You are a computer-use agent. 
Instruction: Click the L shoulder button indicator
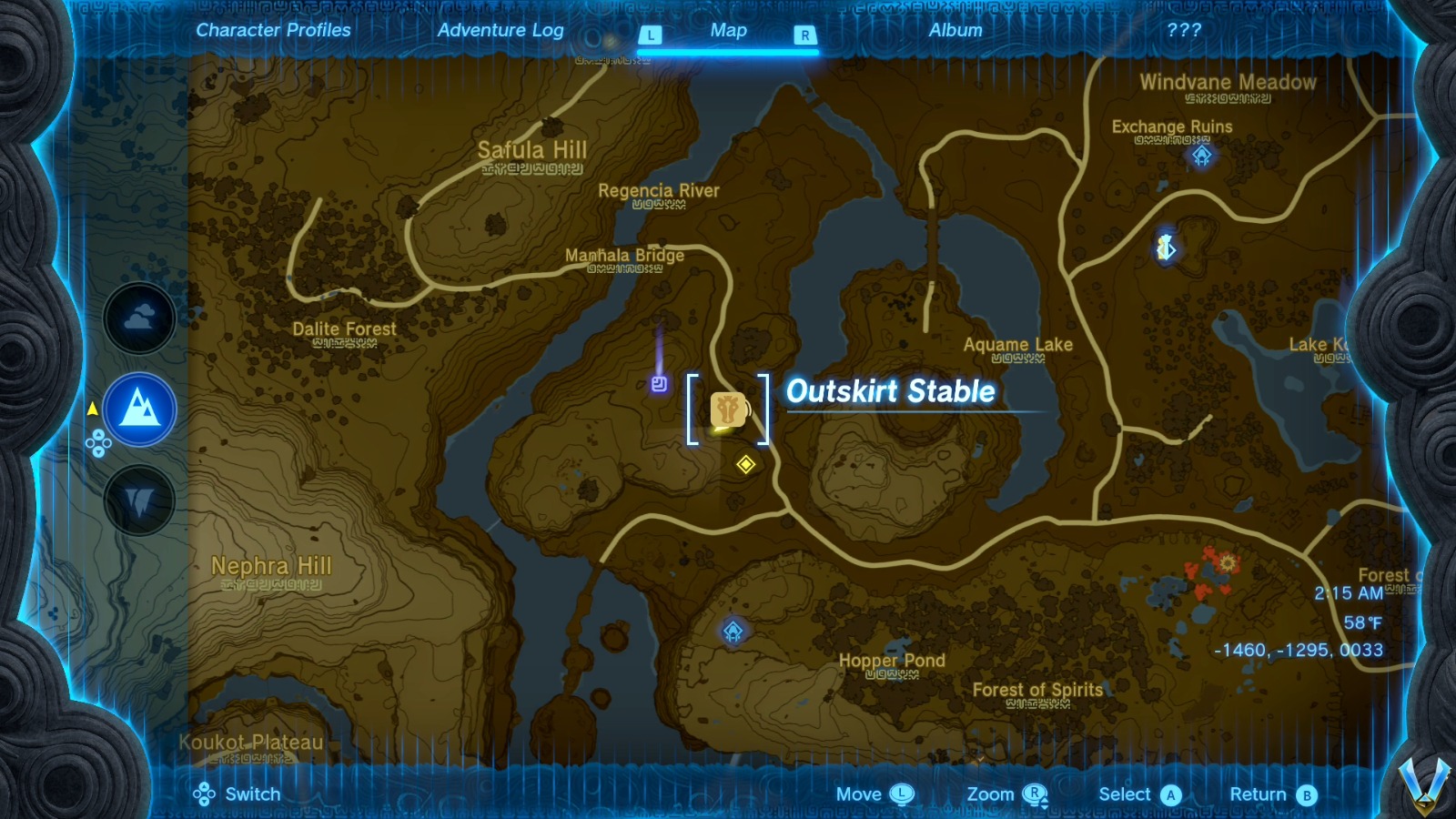649,33
